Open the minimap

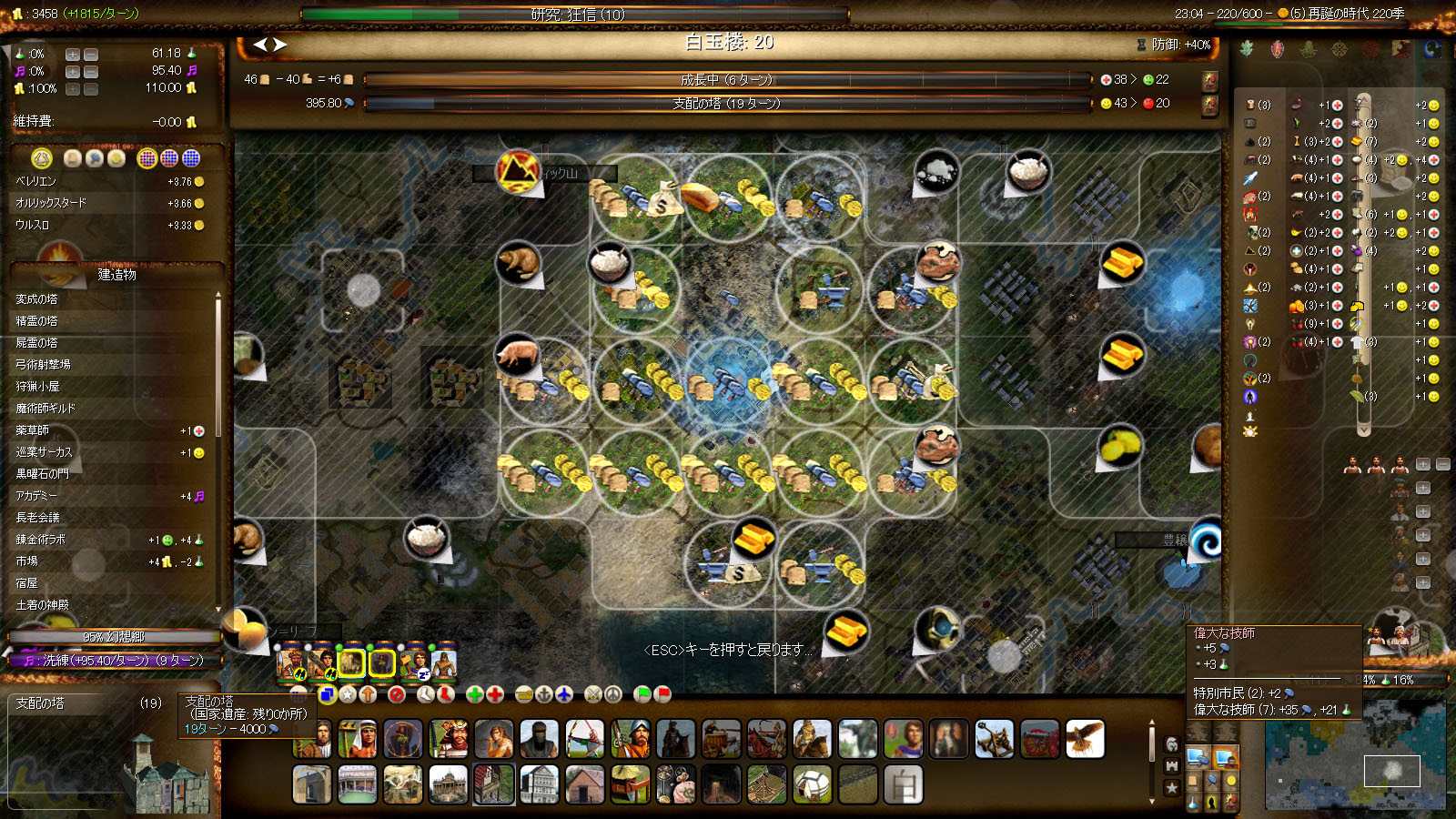tap(1354, 753)
